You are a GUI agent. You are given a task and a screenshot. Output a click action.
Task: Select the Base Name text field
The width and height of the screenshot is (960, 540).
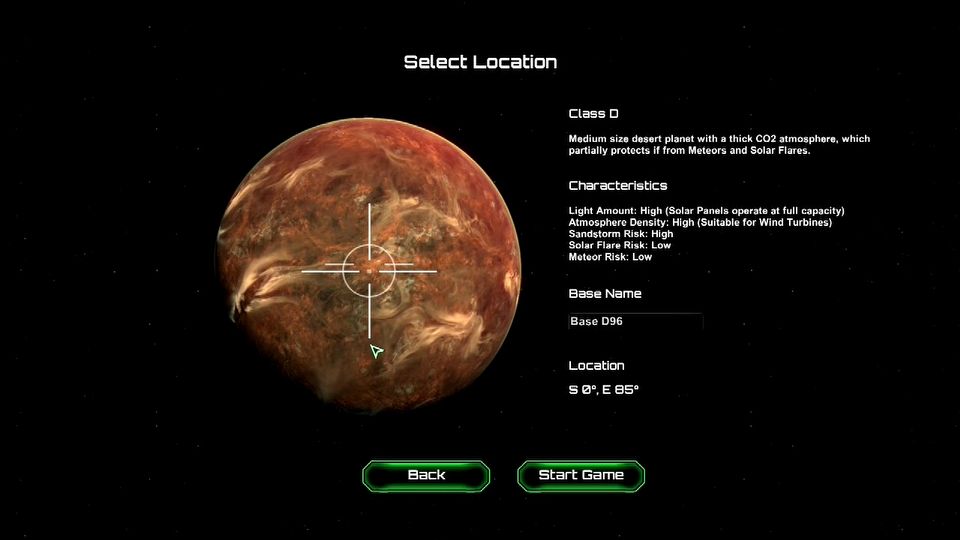[x=635, y=322]
